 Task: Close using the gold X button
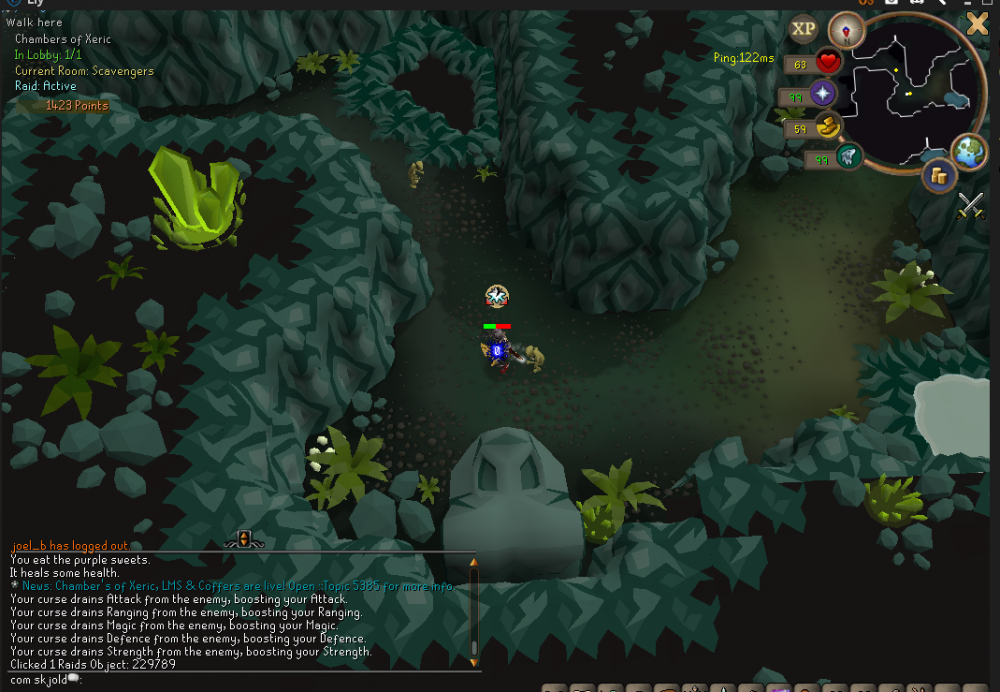977,24
